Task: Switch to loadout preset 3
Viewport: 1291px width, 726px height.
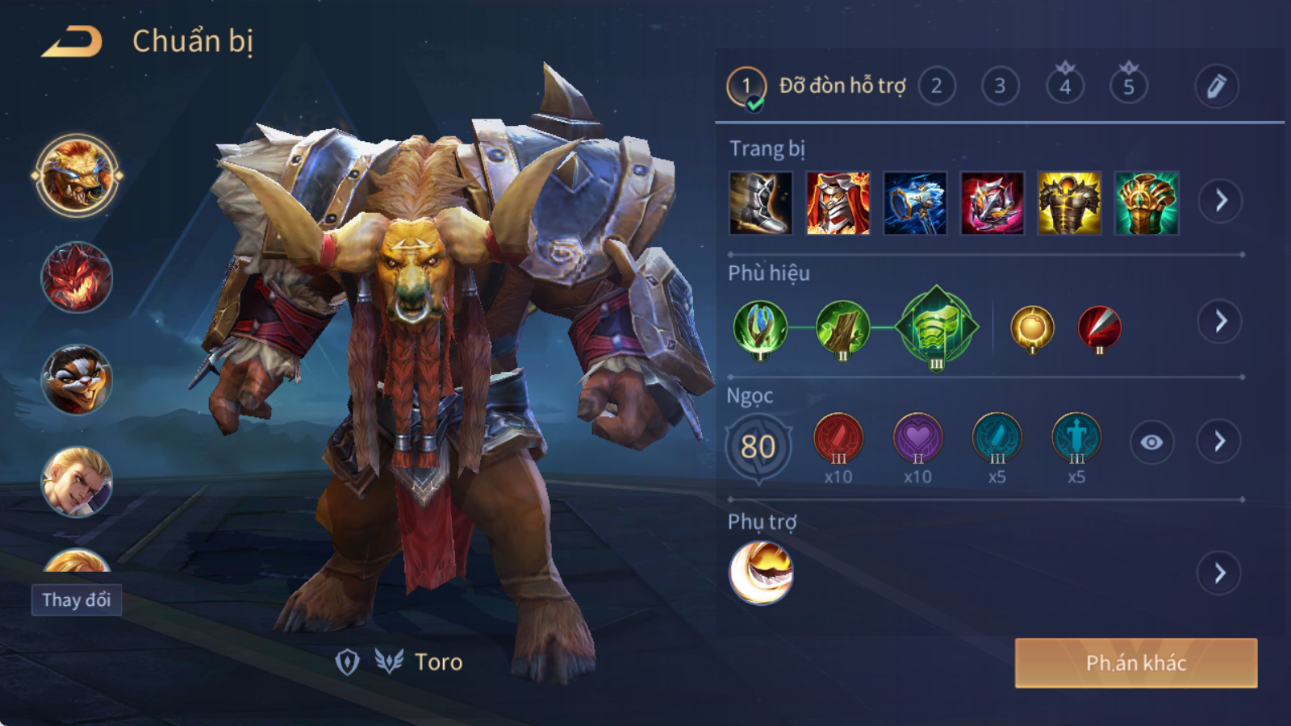Action: pos(999,87)
